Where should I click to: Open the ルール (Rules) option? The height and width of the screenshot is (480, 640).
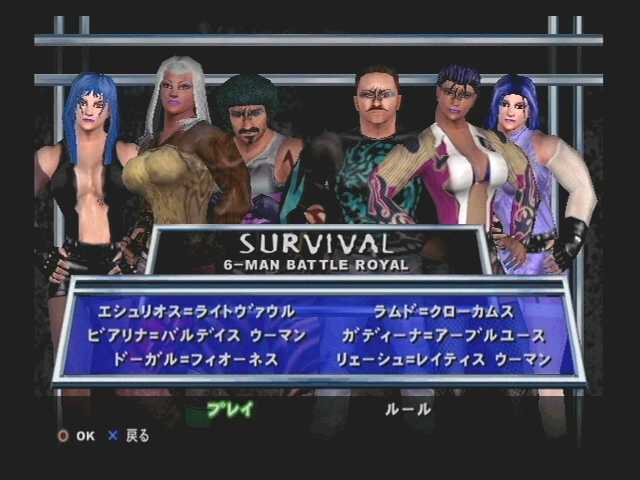[x=407, y=409]
